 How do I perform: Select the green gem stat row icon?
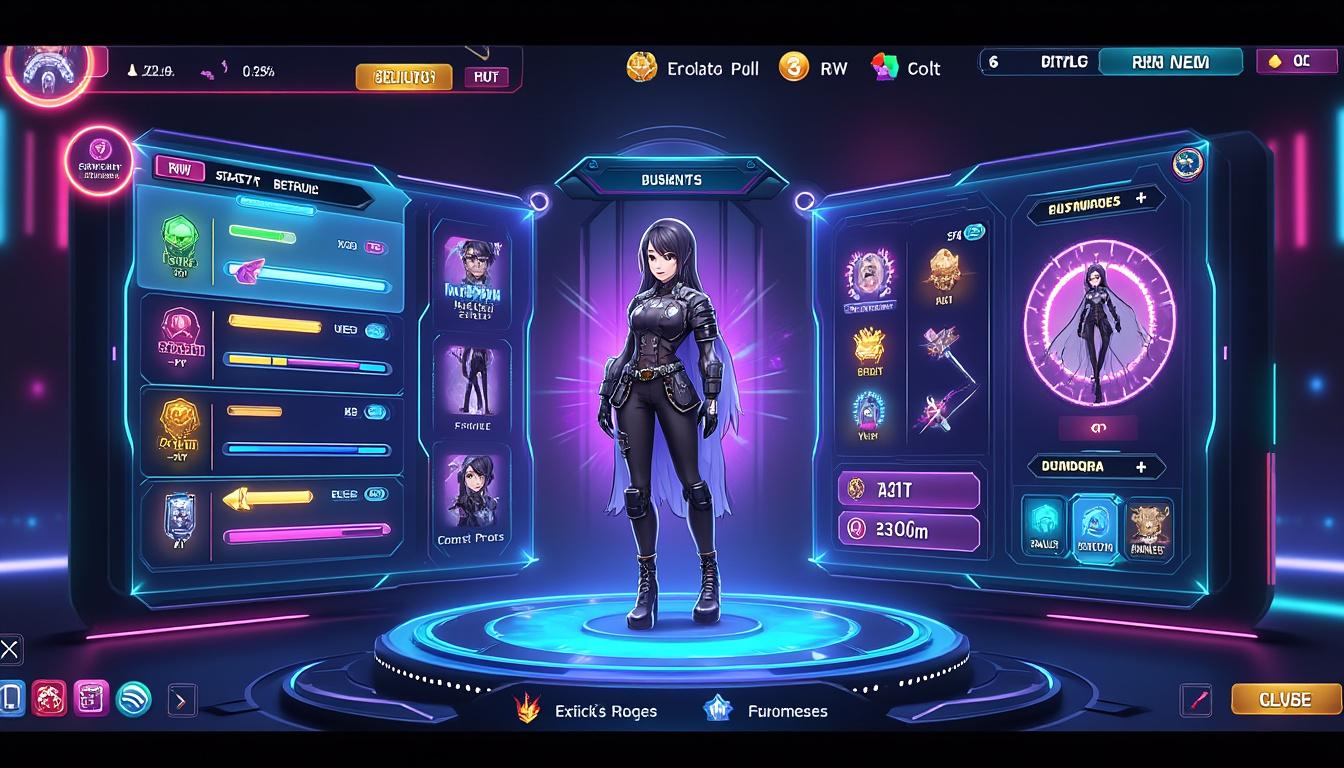click(180, 243)
